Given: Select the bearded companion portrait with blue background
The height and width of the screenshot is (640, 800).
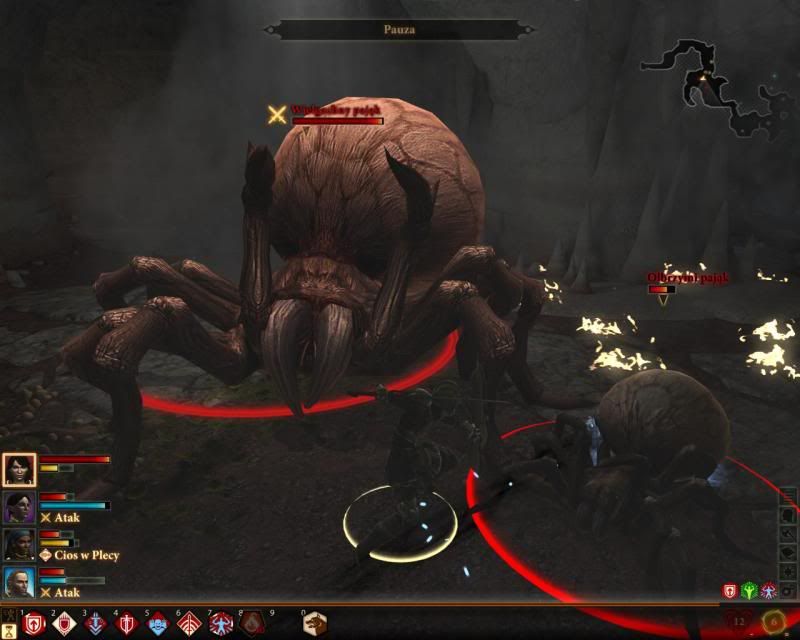Looking at the screenshot, I should pos(20,583).
